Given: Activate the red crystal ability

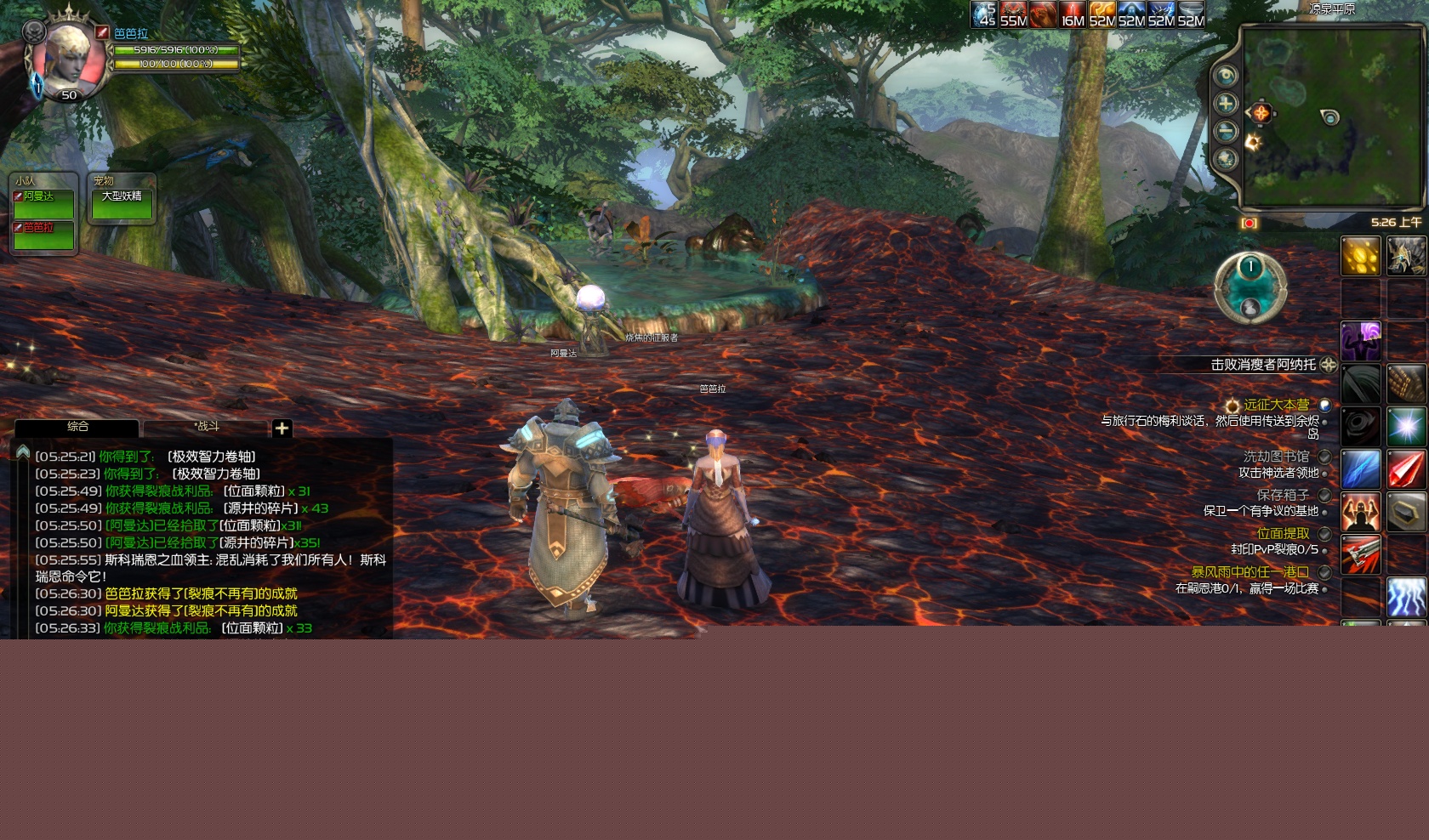Looking at the screenshot, I should coord(1406,468).
